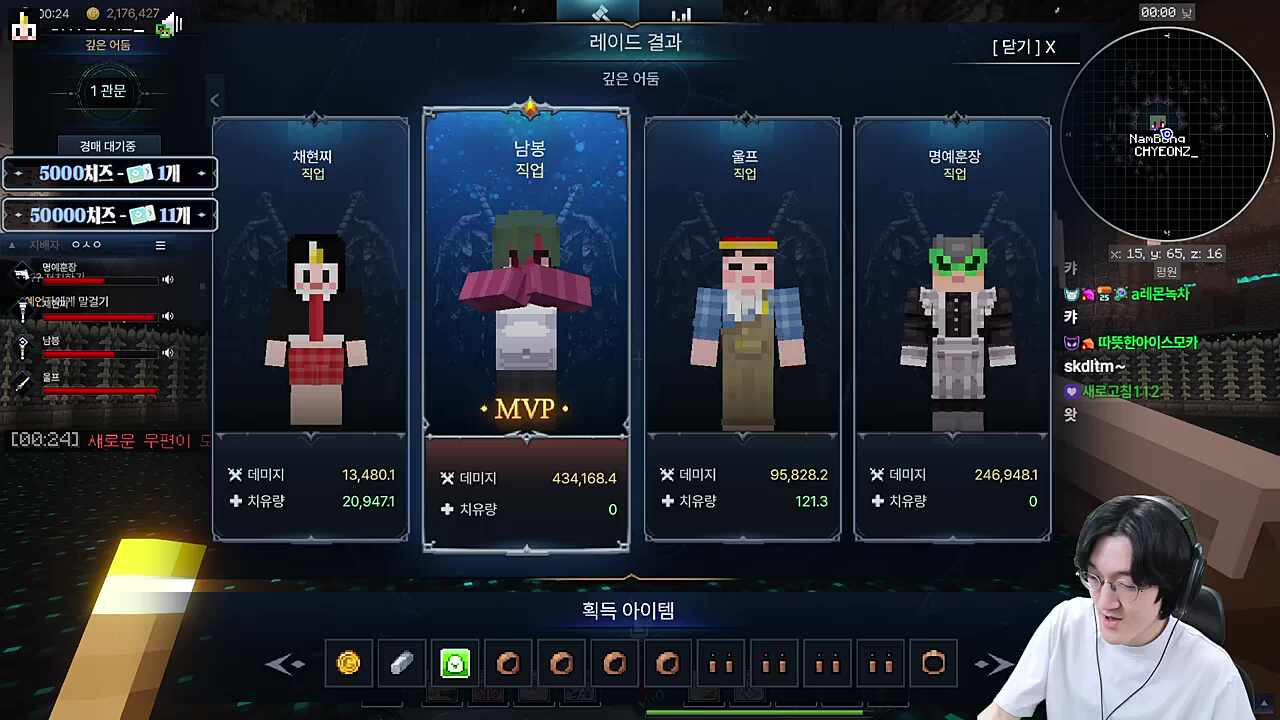Mute 명예훈장 using the speaker icon
Image resolution: width=1280 pixels, height=720 pixels.
click(167, 278)
